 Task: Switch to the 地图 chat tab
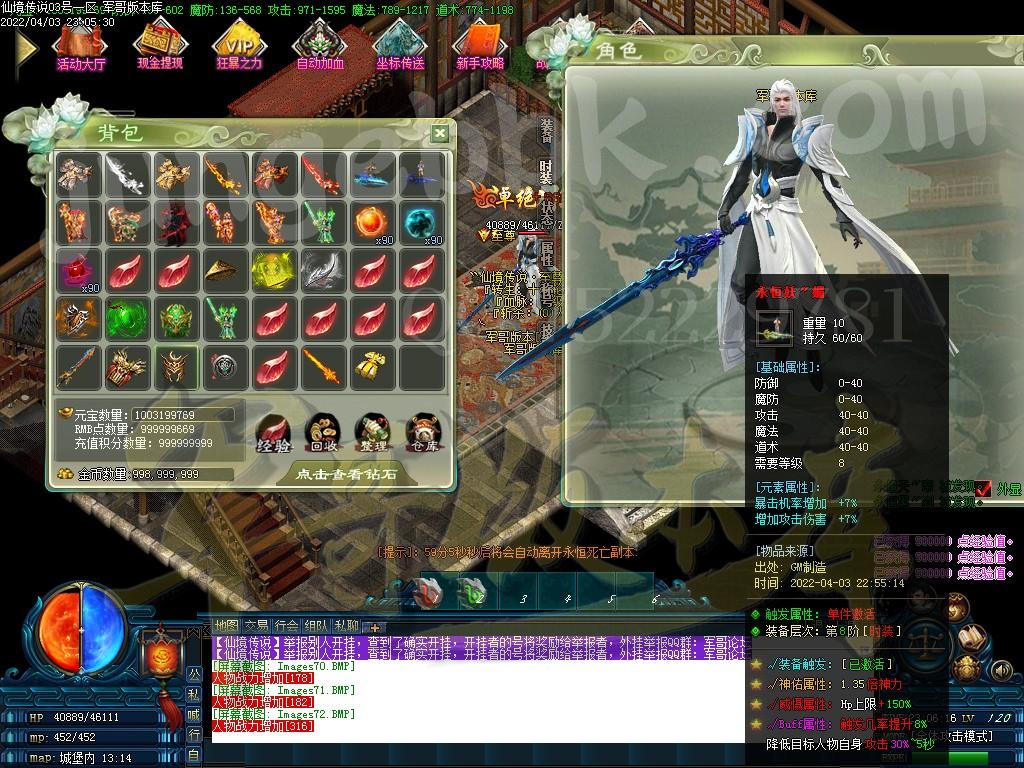tap(227, 626)
